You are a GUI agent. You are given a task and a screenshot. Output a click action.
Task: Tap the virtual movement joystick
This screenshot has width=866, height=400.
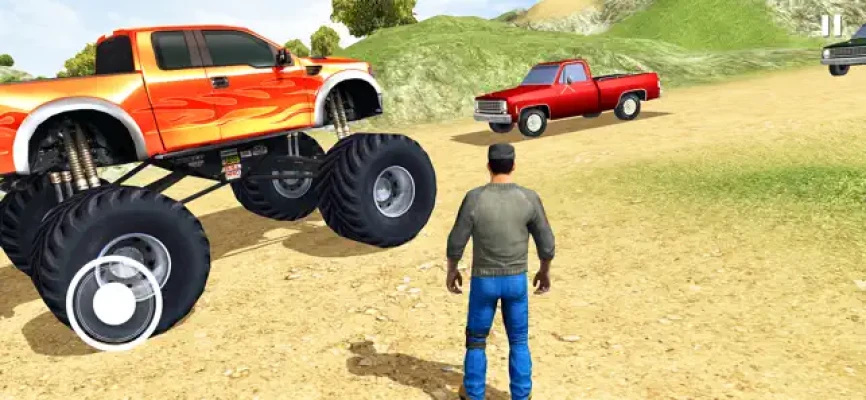pos(114,303)
